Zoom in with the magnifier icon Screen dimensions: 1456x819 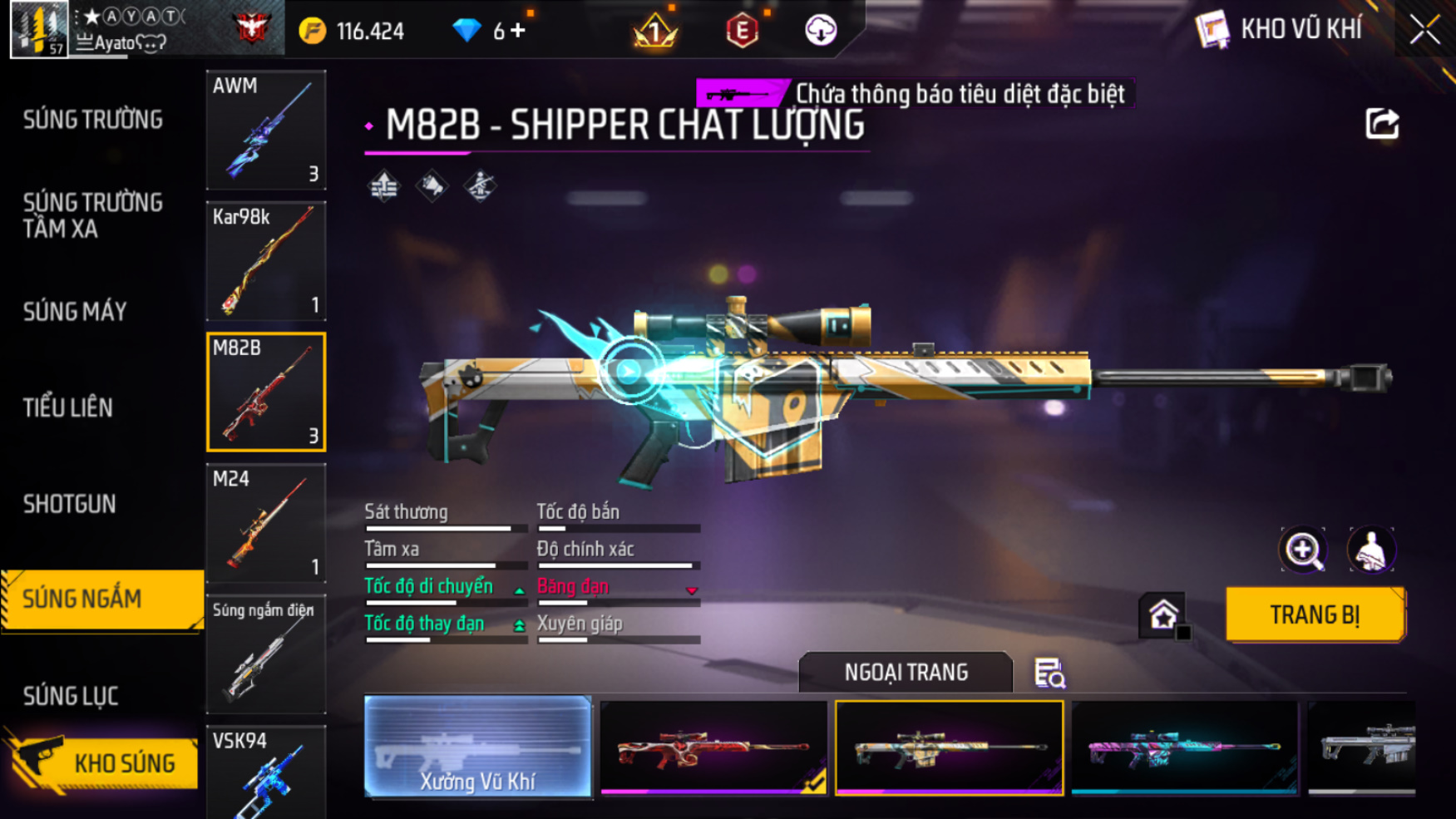pyautogui.click(x=1303, y=550)
